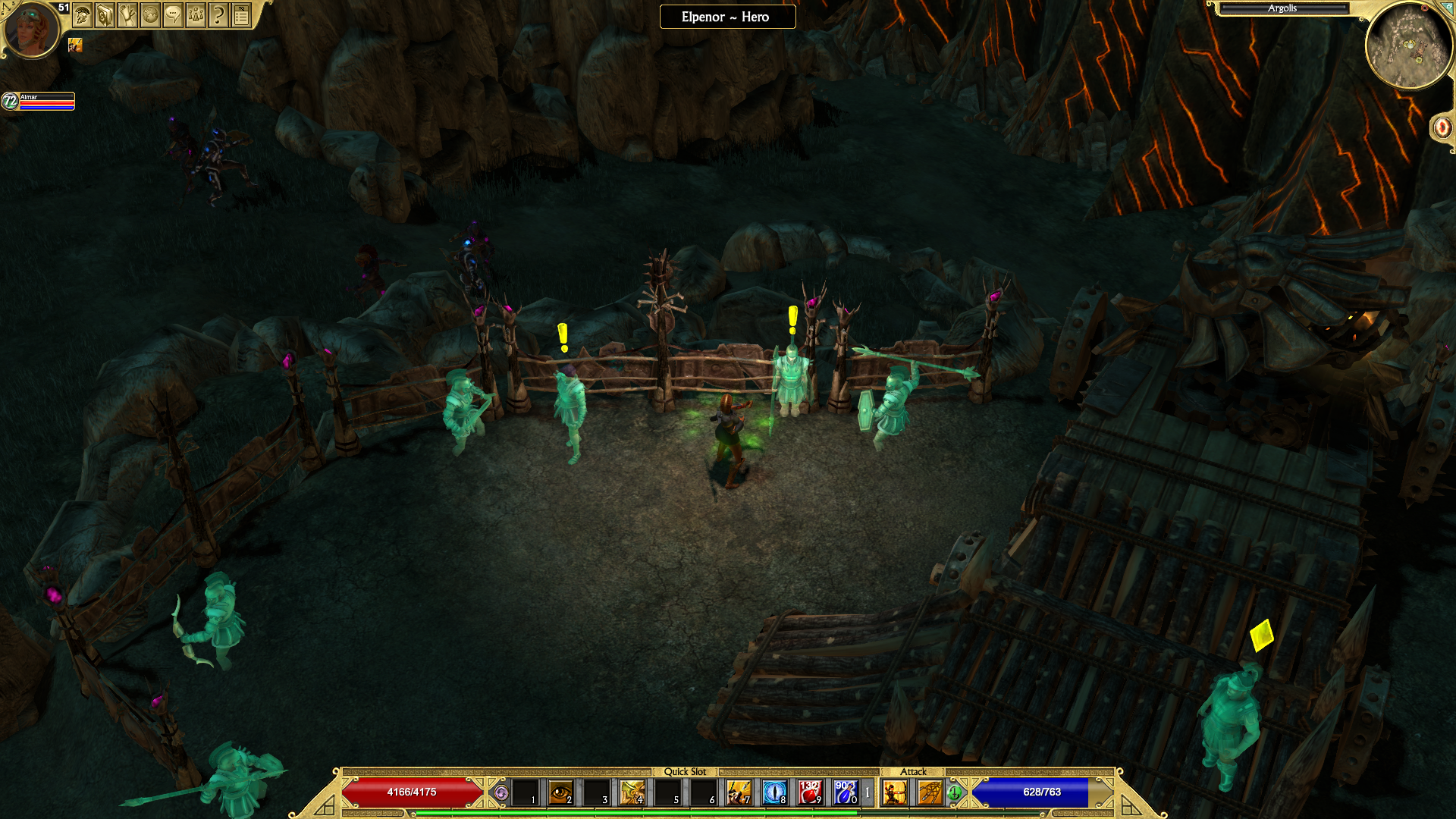Screen dimensions: 1456x819
Task: Open the quest scroll log
Action: point(127,14)
